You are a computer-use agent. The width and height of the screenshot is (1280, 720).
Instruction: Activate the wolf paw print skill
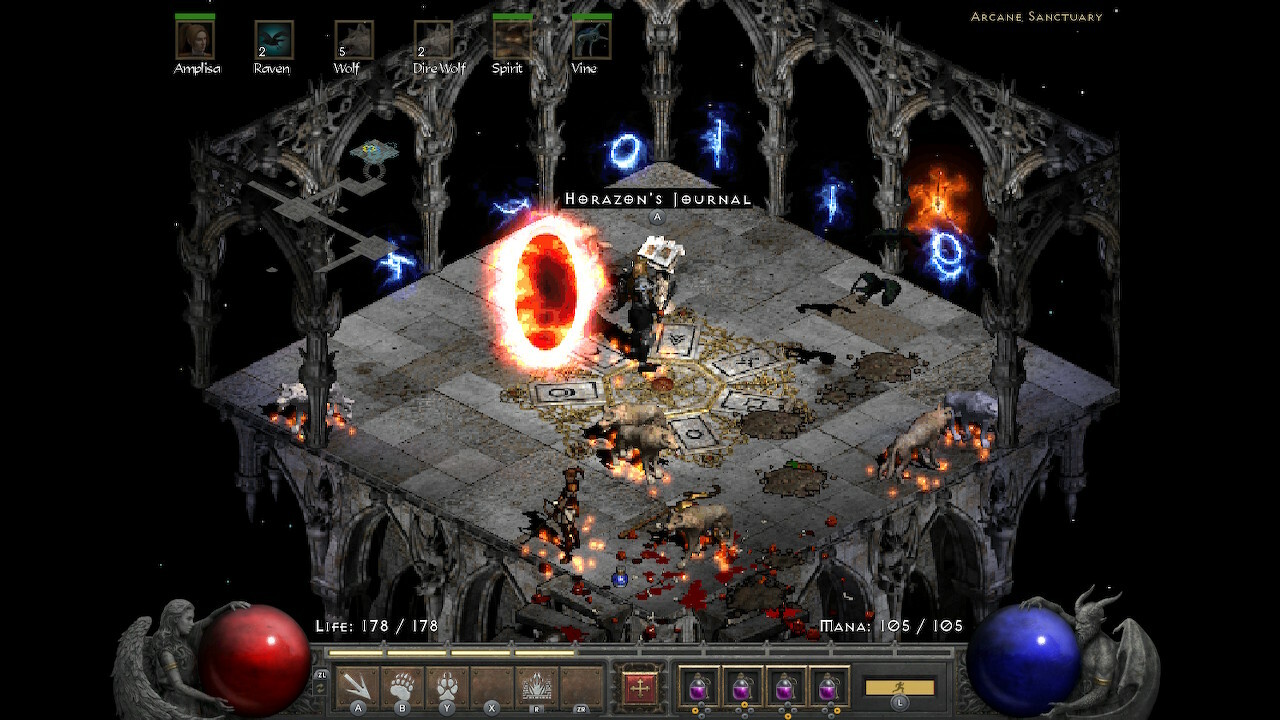click(x=447, y=686)
